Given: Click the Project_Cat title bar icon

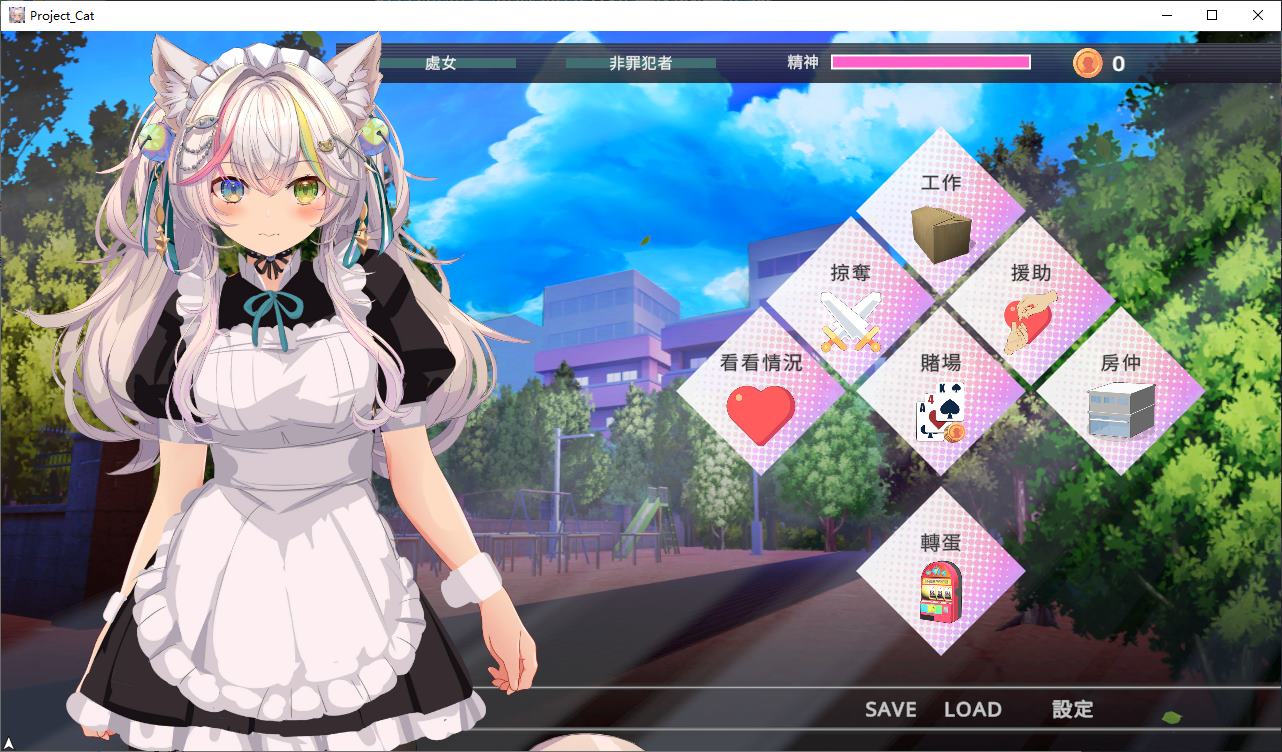Looking at the screenshot, I should tap(16, 15).
